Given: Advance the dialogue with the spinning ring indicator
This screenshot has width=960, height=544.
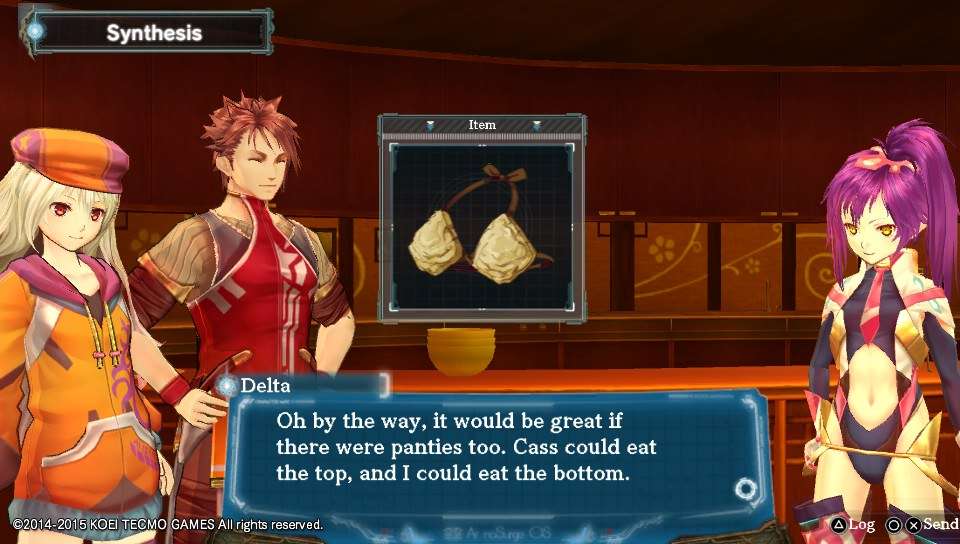Looking at the screenshot, I should (745, 489).
